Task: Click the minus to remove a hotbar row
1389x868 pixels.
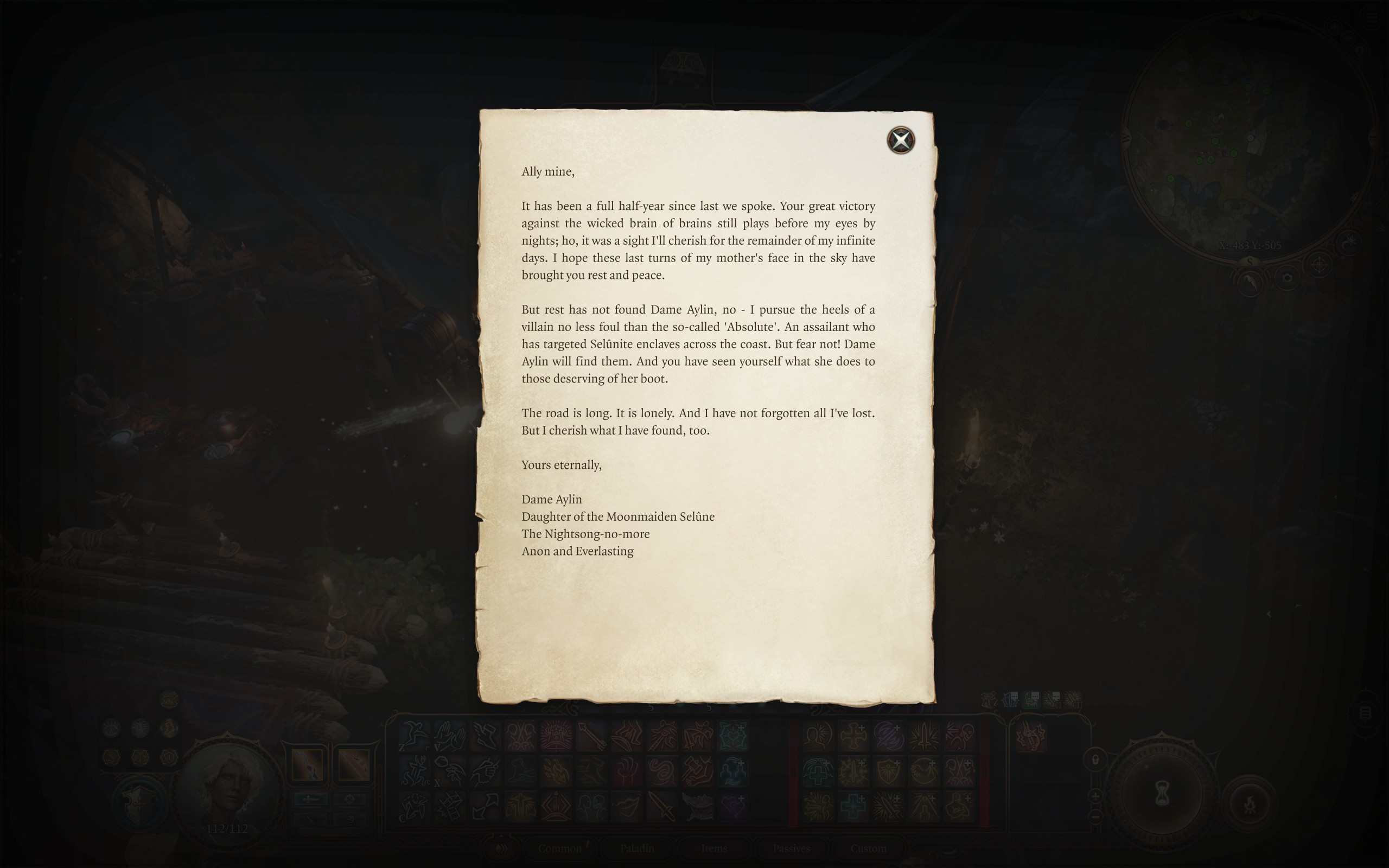Action: pyautogui.click(x=1097, y=818)
